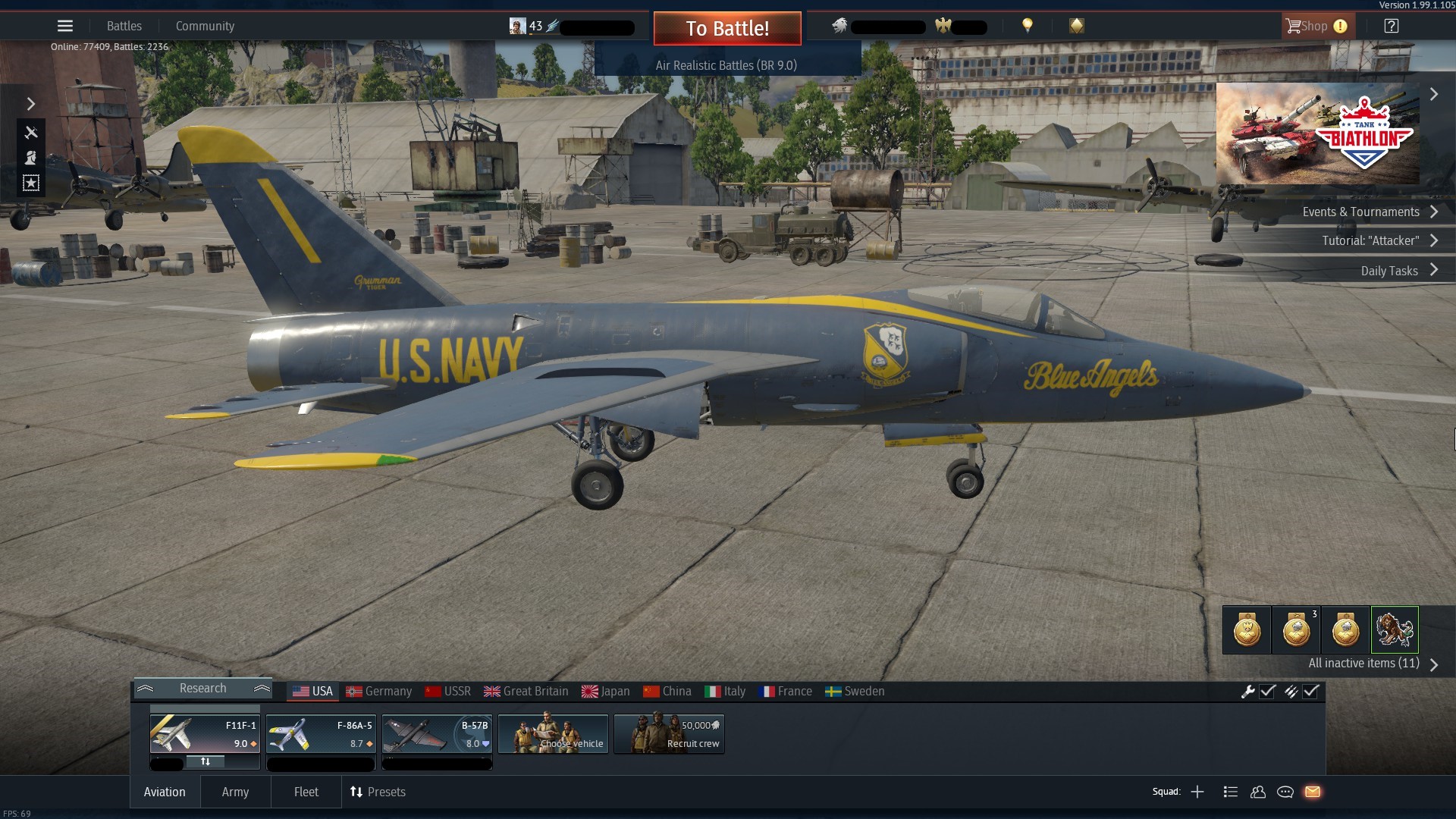This screenshot has width=1456, height=819.
Task: Open the Events & Tournaments panel
Action: (1363, 212)
